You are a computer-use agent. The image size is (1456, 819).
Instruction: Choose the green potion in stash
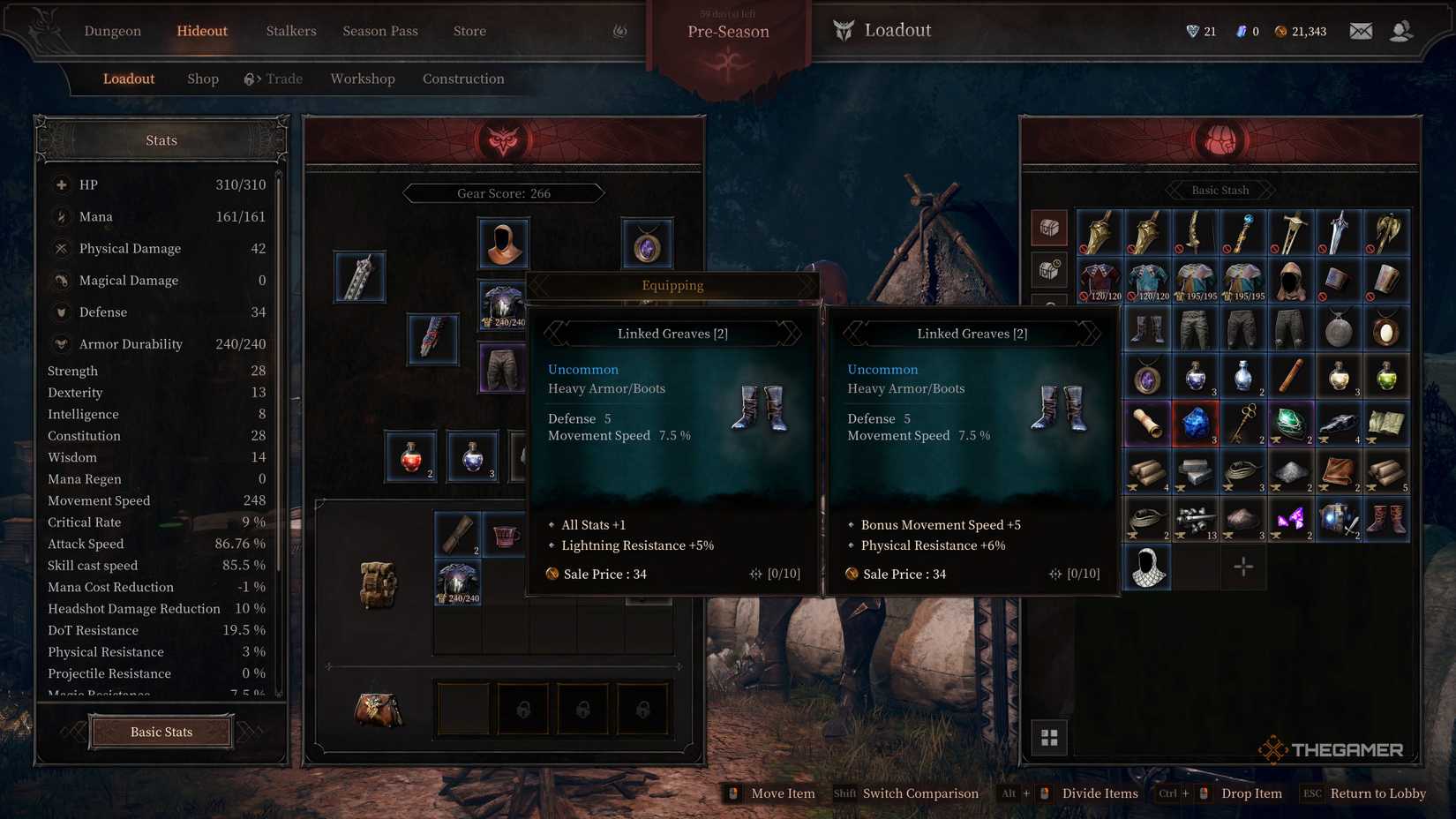click(x=1386, y=376)
